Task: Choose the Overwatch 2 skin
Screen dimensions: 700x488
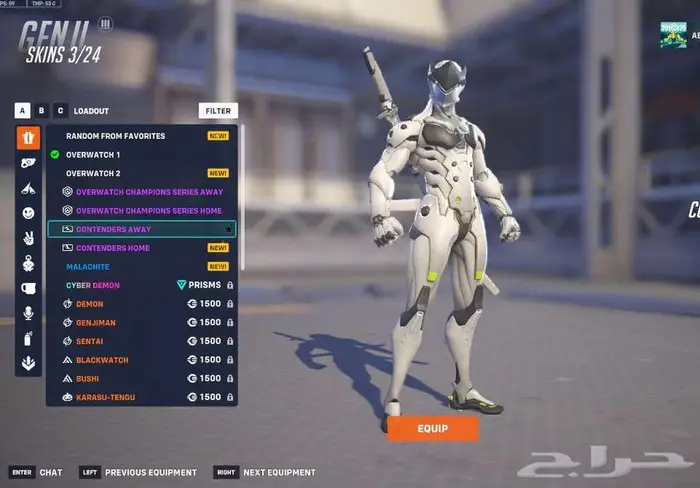Action: tap(93, 173)
